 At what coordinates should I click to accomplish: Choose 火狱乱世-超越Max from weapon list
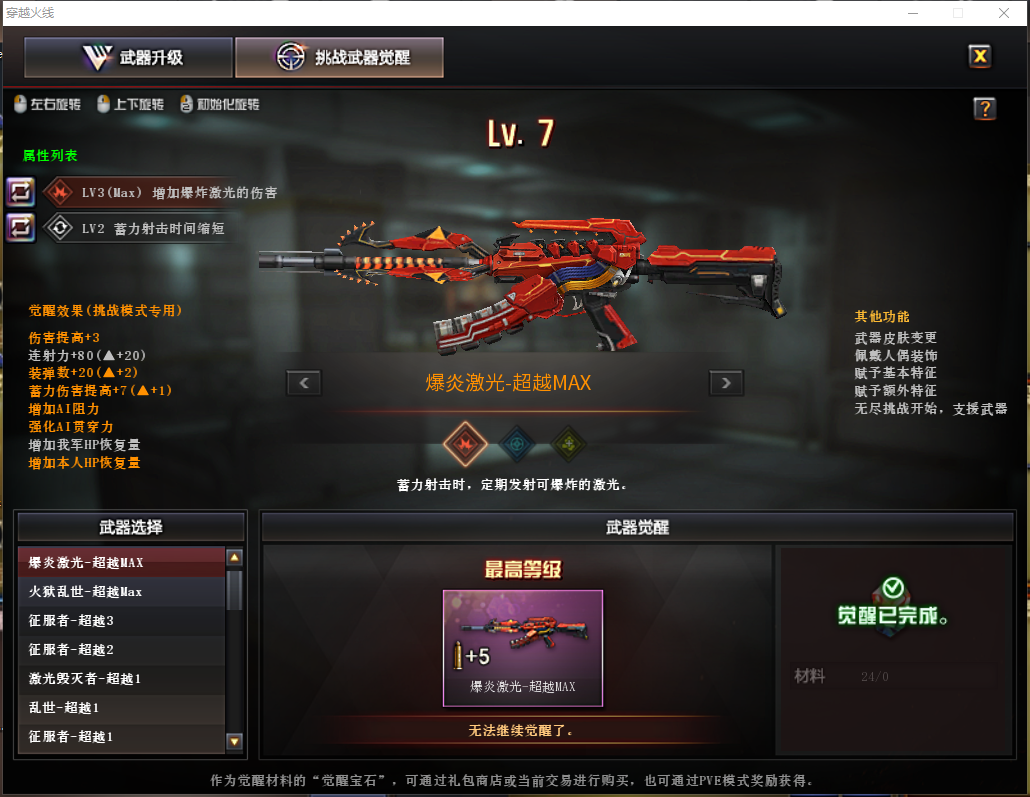tap(122, 591)
